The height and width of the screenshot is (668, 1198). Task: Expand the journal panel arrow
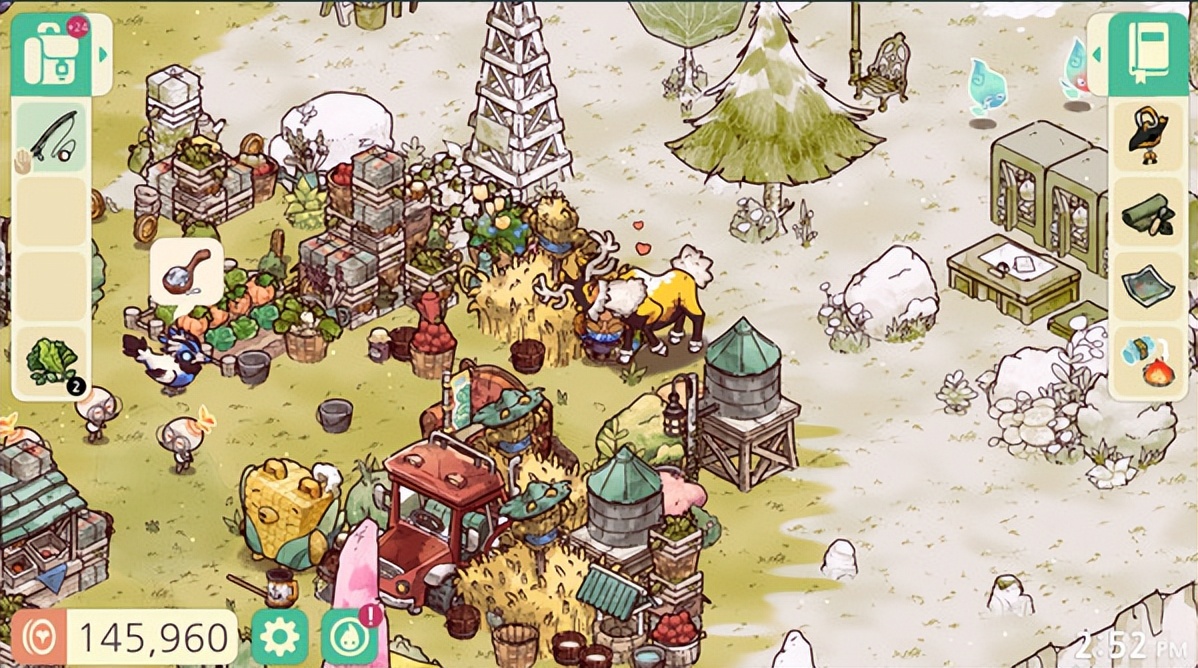1097,54
